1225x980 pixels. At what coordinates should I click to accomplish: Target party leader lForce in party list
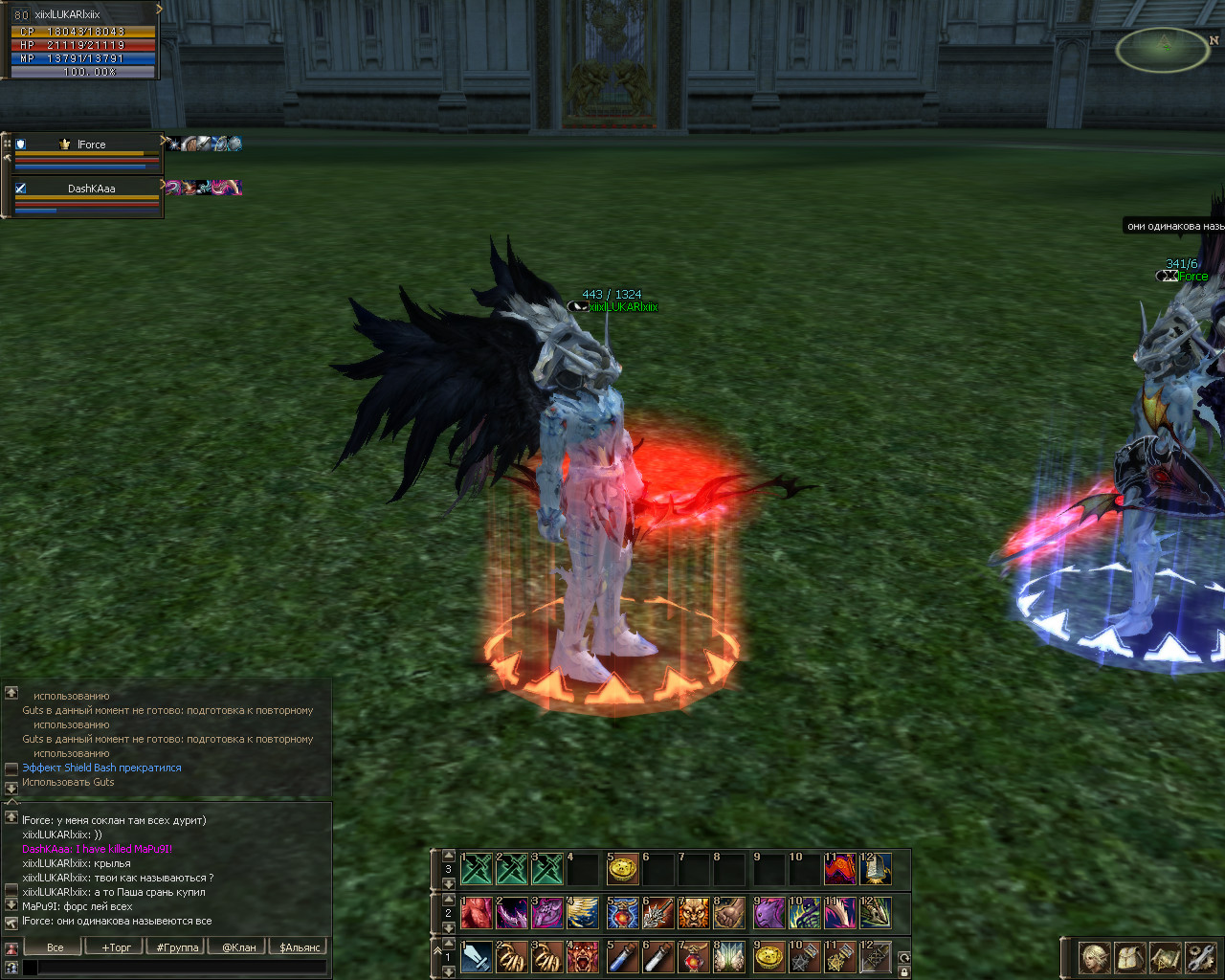pyautogui.click(x=91, y=145)
